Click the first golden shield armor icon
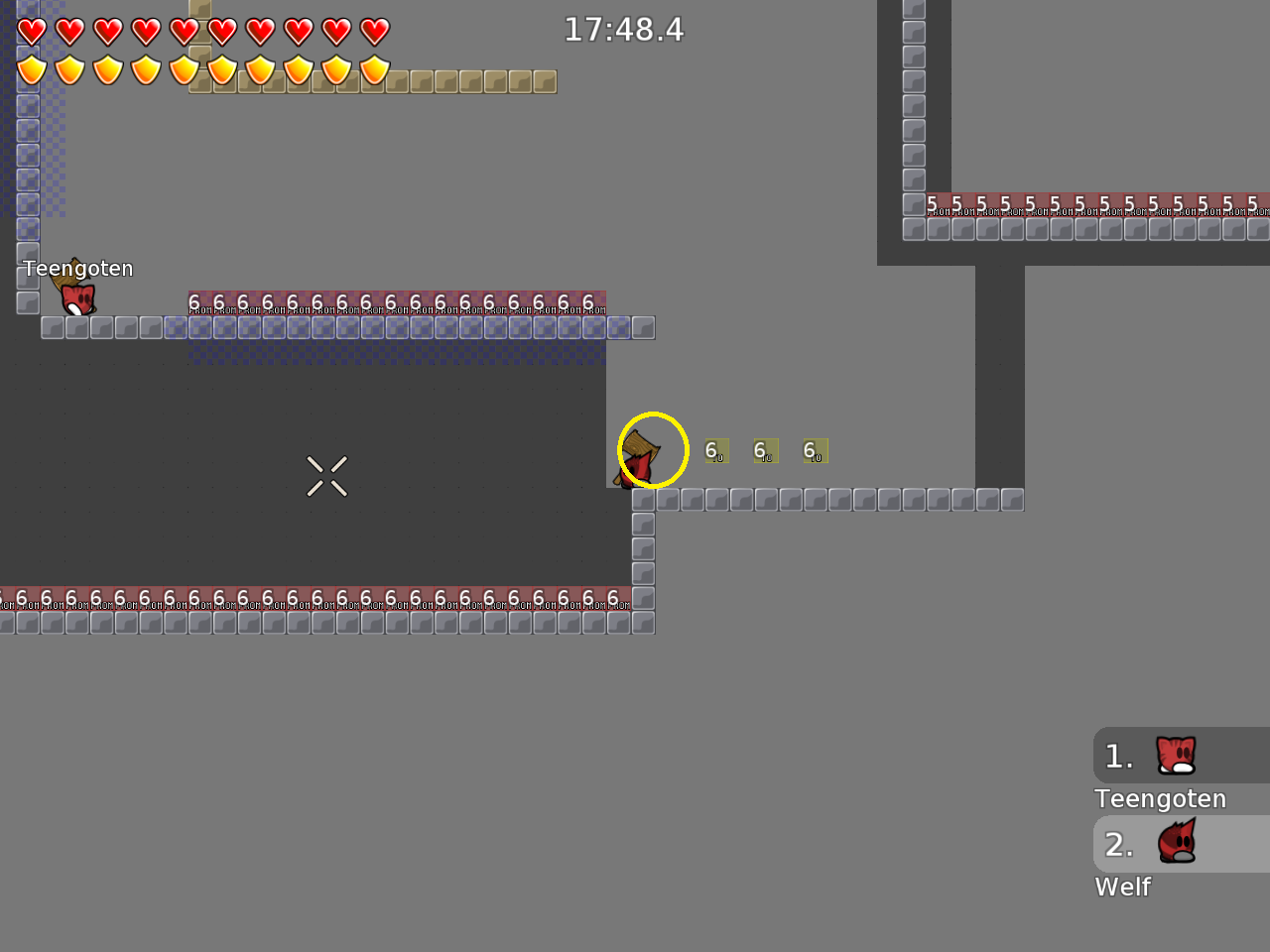This screenshot has height=952, width=1270. [x=31, y=70]
